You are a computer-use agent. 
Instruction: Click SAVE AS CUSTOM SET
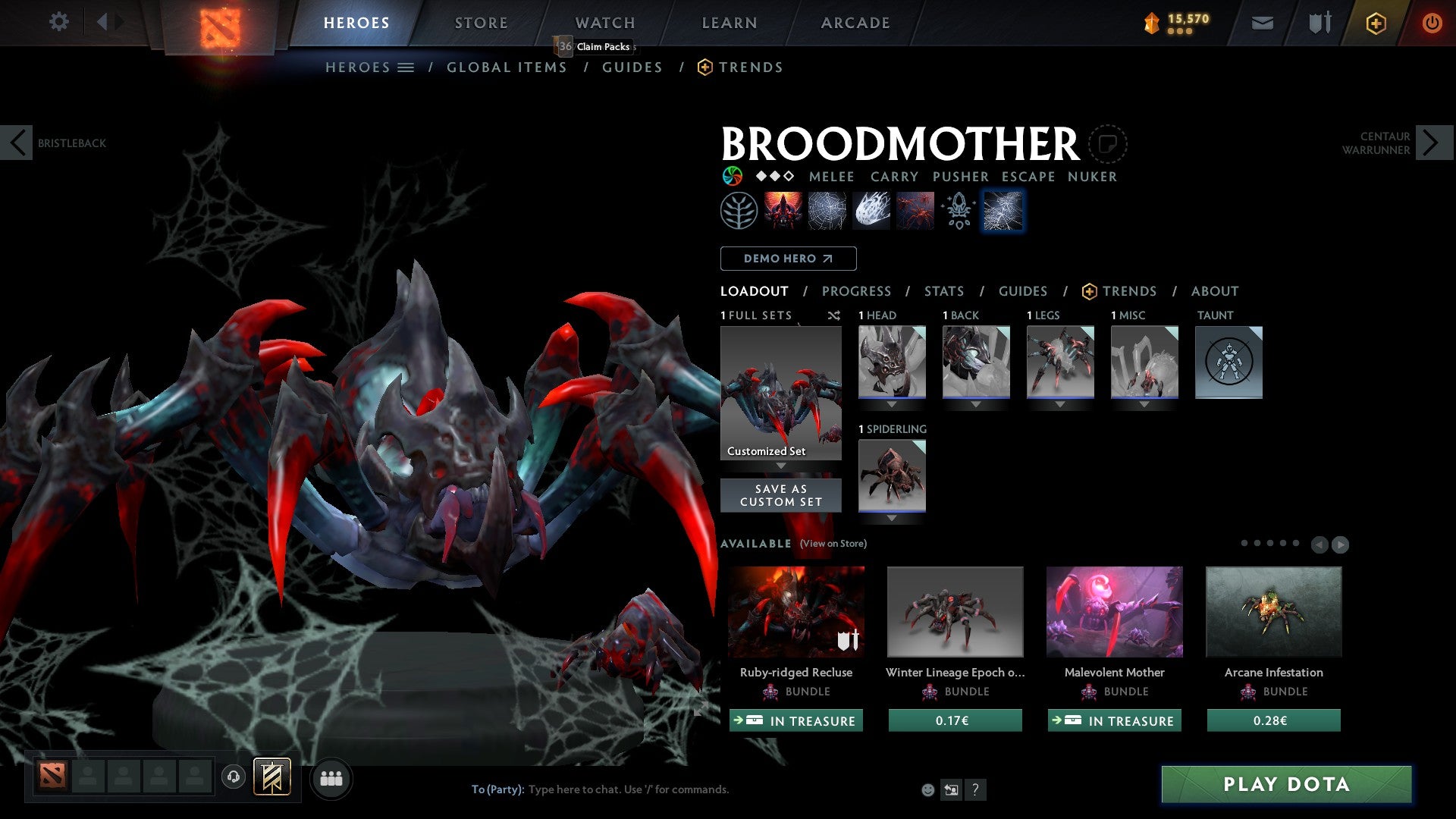click(780, 494)
